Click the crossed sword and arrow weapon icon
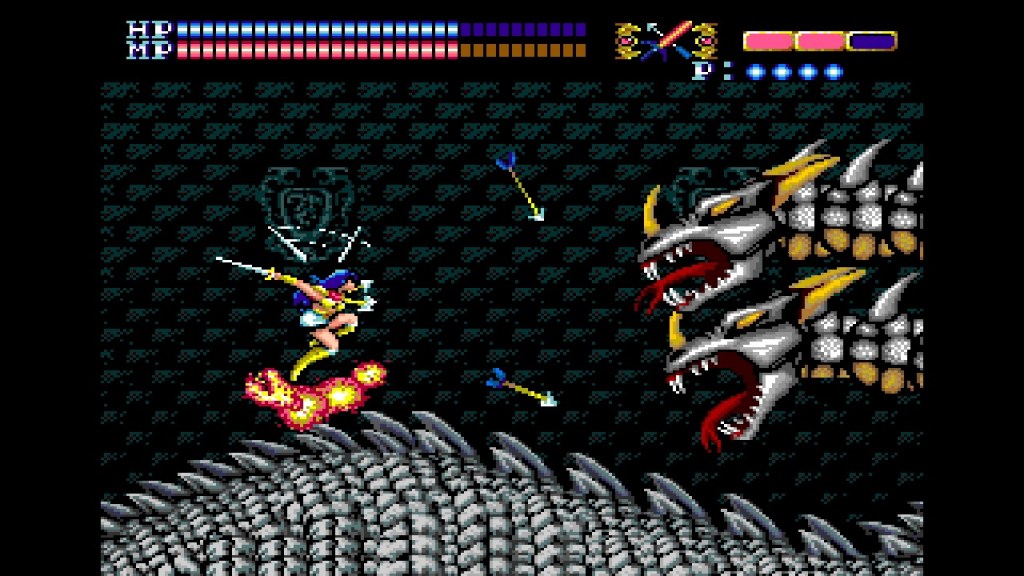 tap(665, 41)
